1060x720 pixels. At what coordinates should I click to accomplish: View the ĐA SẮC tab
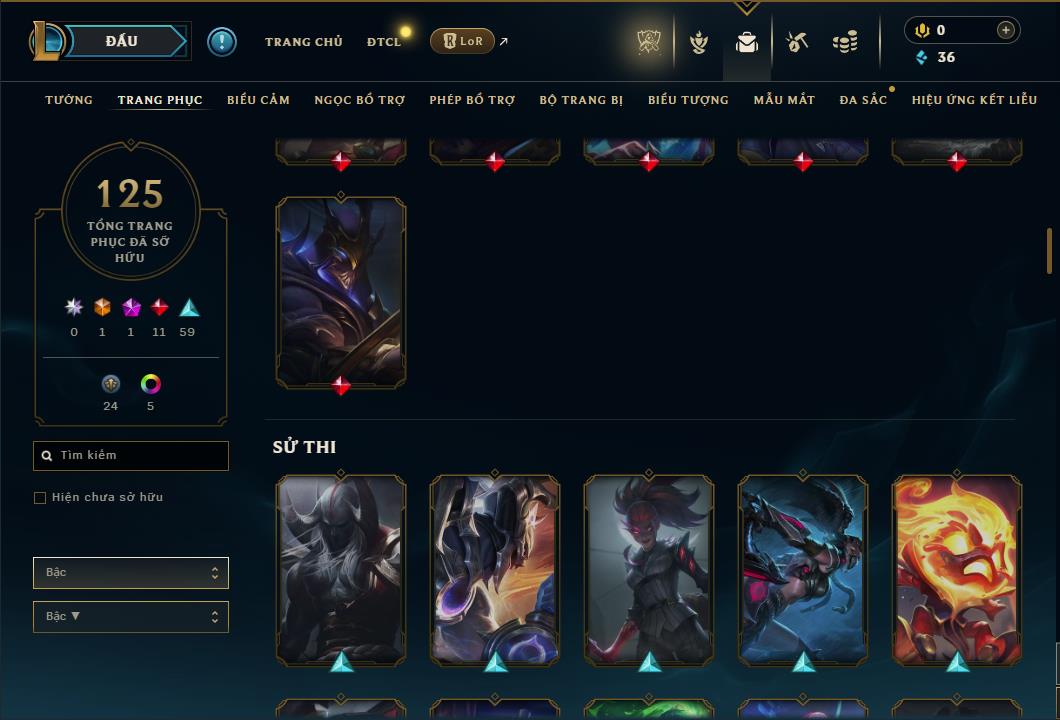point(863,100)
